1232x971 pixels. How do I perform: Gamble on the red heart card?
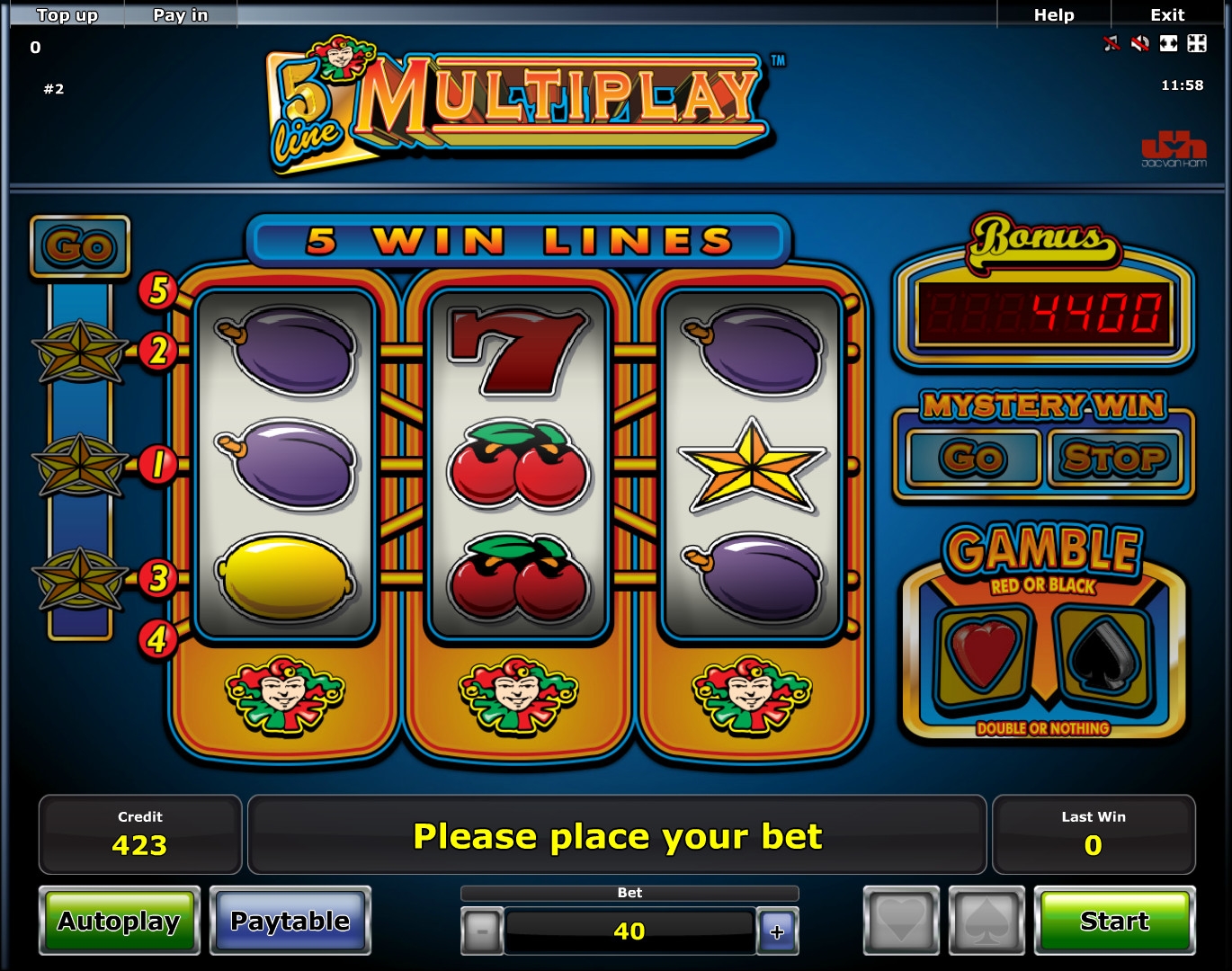point(984,656)
